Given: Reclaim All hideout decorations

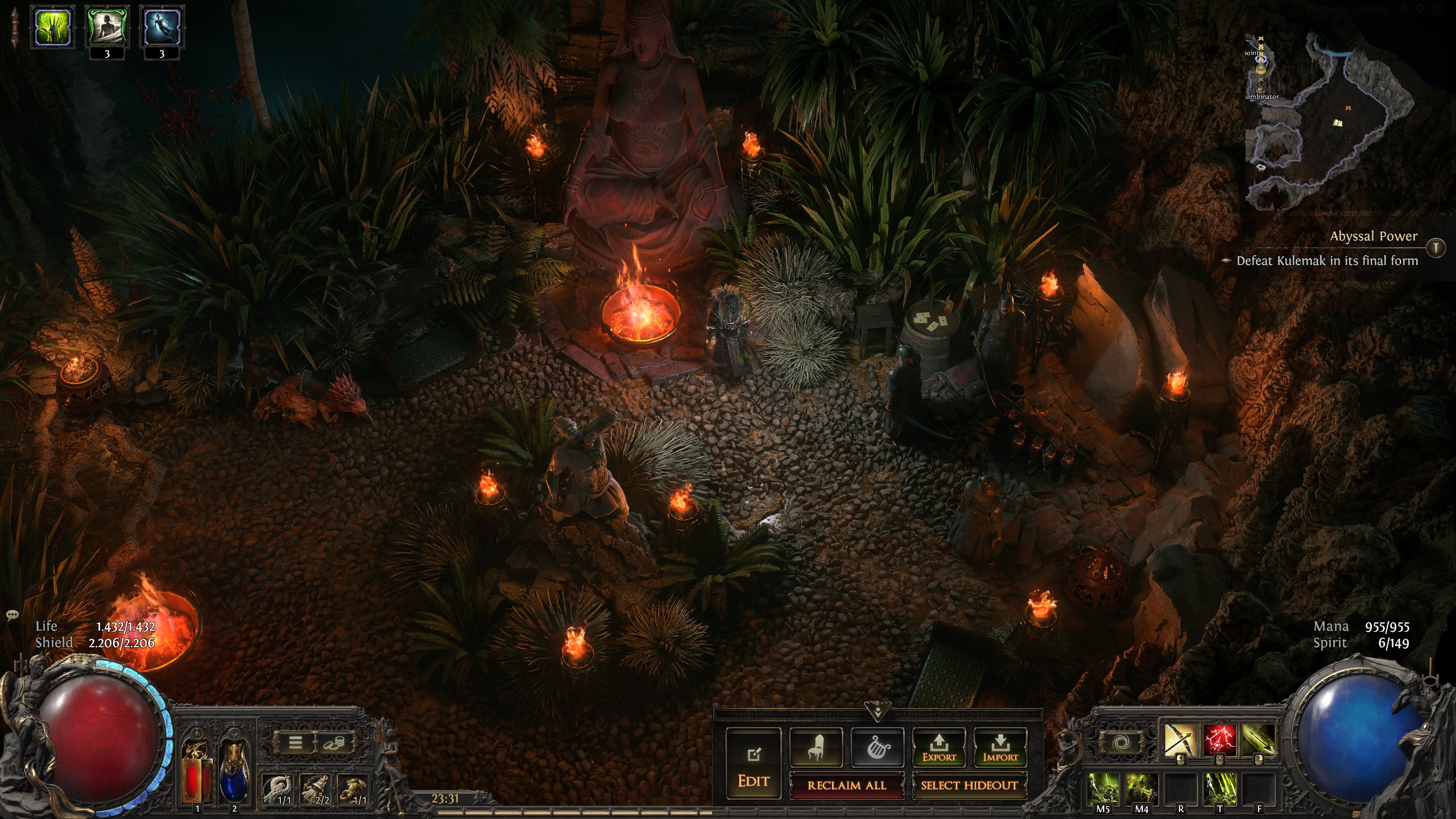Looking at the screenshot, I should pos(846,785).
